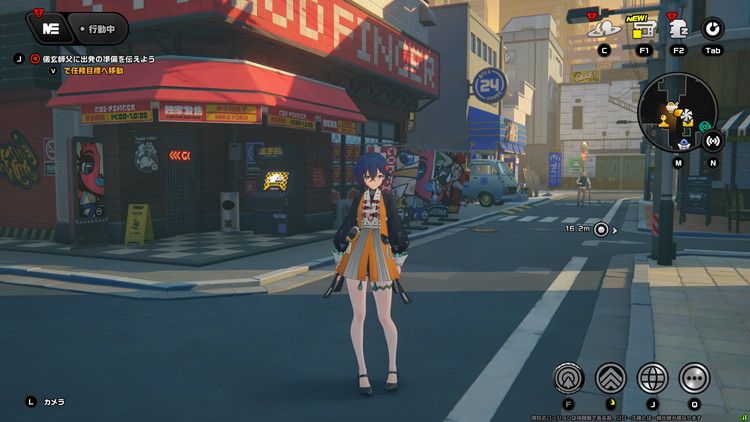Click the circular pie-chart icon
Image resolution: width=750 pixels, height=422 pixels.
click(713, 29)
